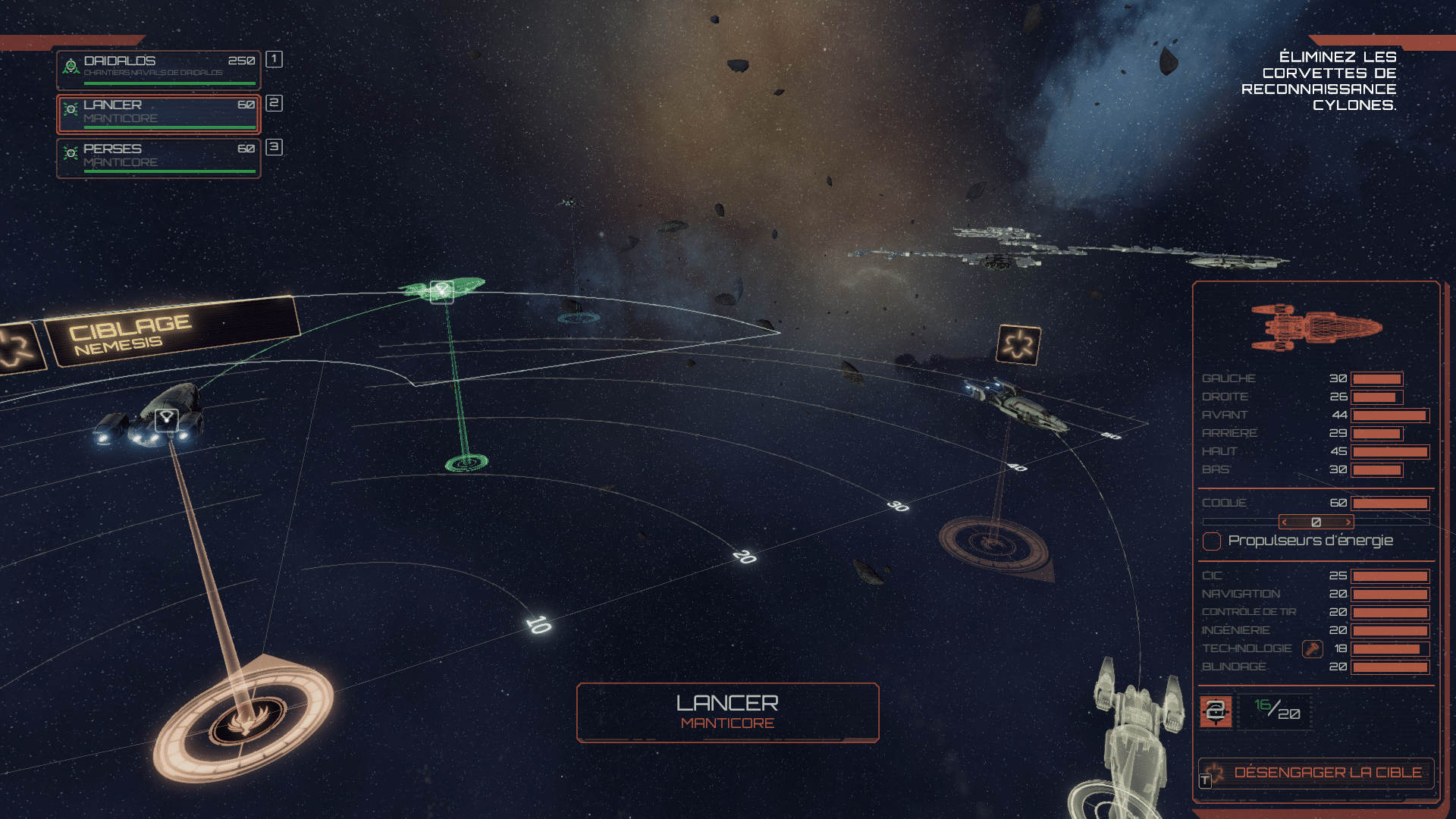This screenshot has height=819, width=1456.
Task: Decrease the posture value with left arrow
Action: click(x=1285, y=522)
